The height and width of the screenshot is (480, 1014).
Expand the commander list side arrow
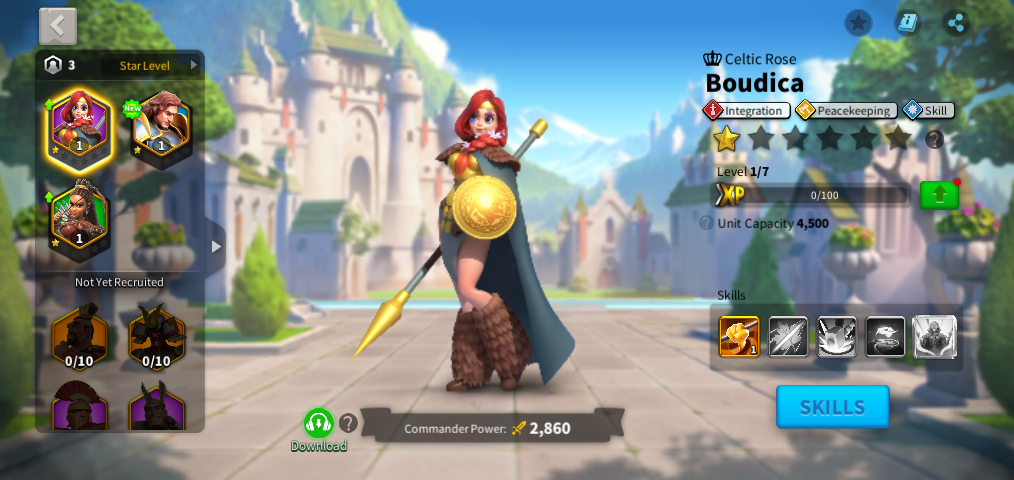pos(215,246)
